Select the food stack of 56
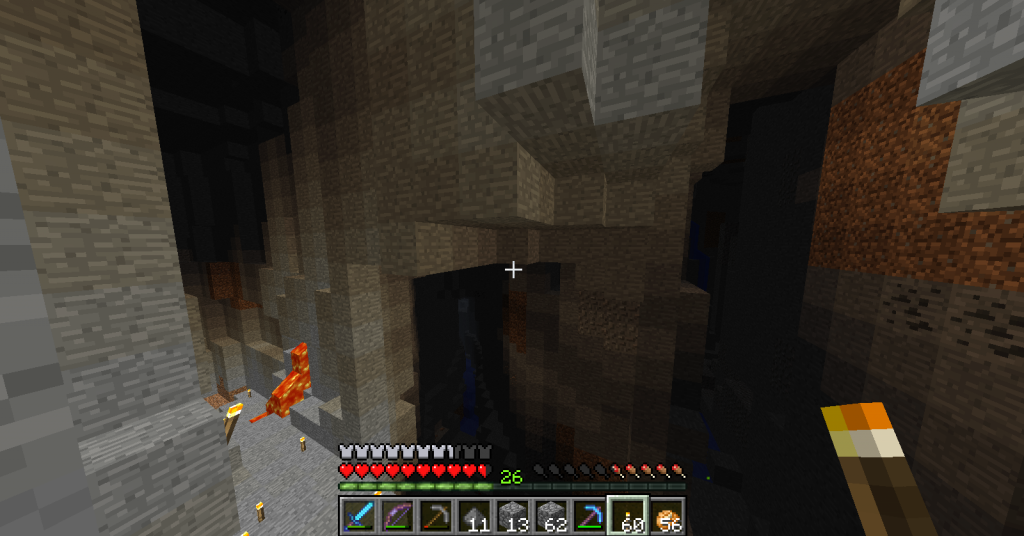Viewport: 1024px width, 536px height. 666,516
